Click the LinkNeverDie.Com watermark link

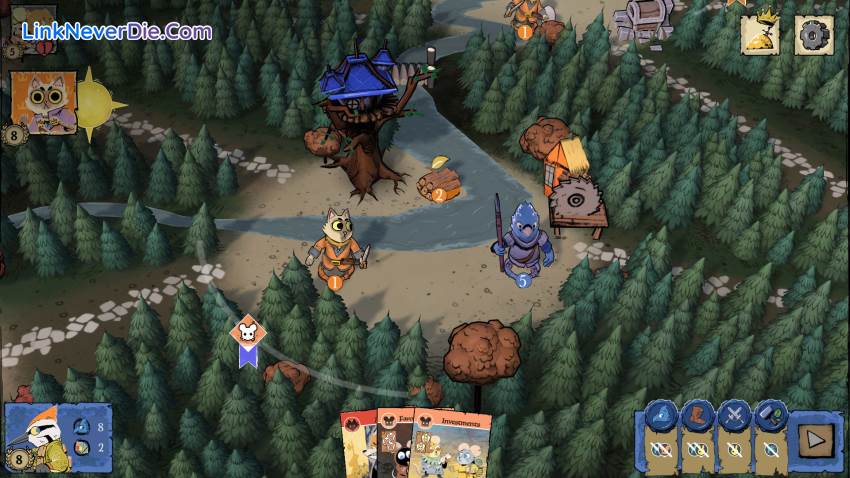pyautogui.click(x=116, y=32)
